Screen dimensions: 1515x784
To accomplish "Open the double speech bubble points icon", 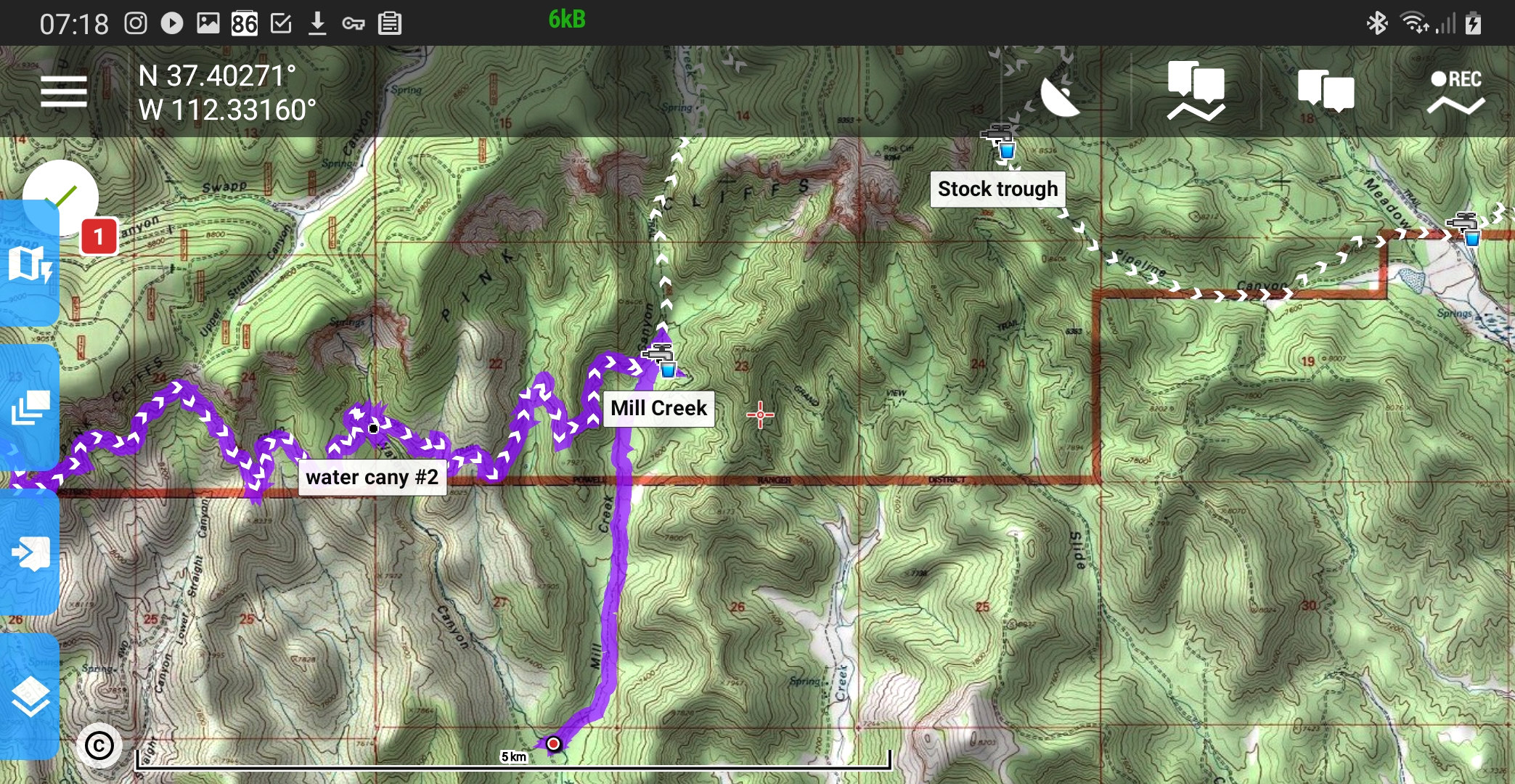I will pos(1326,92).
